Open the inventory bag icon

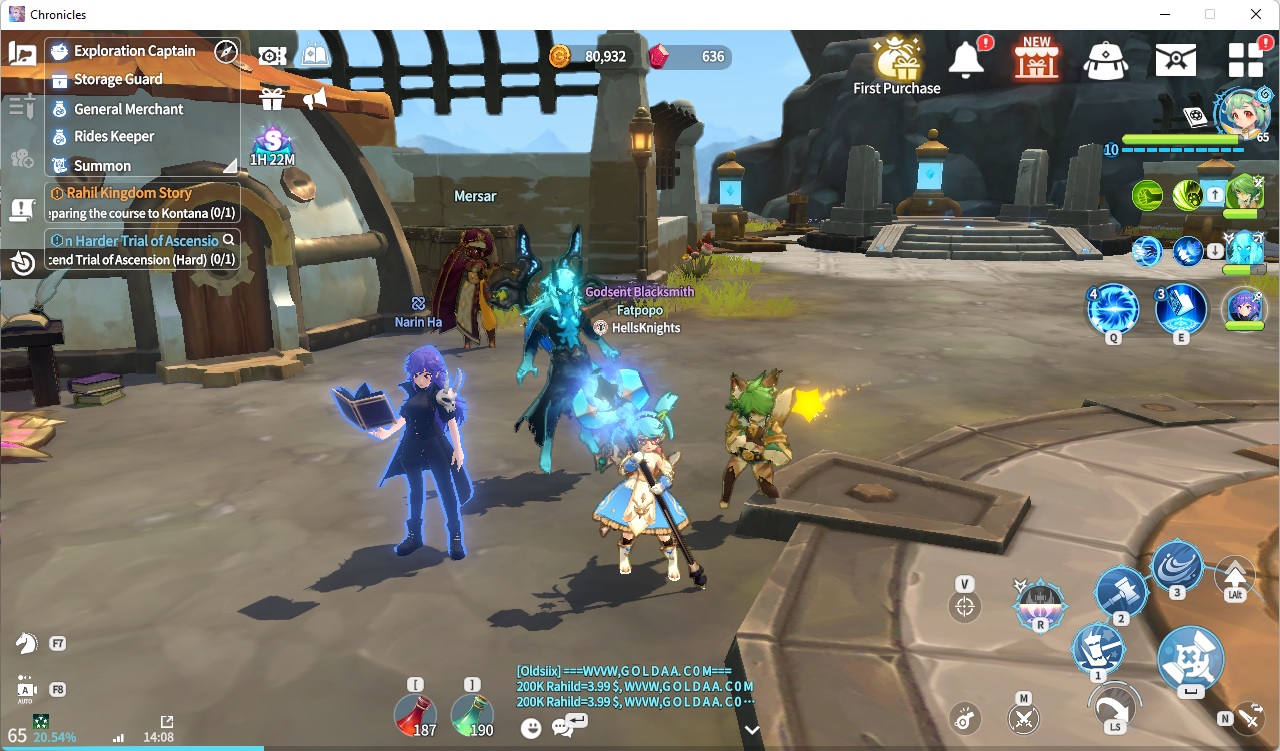click(1105, 60)
